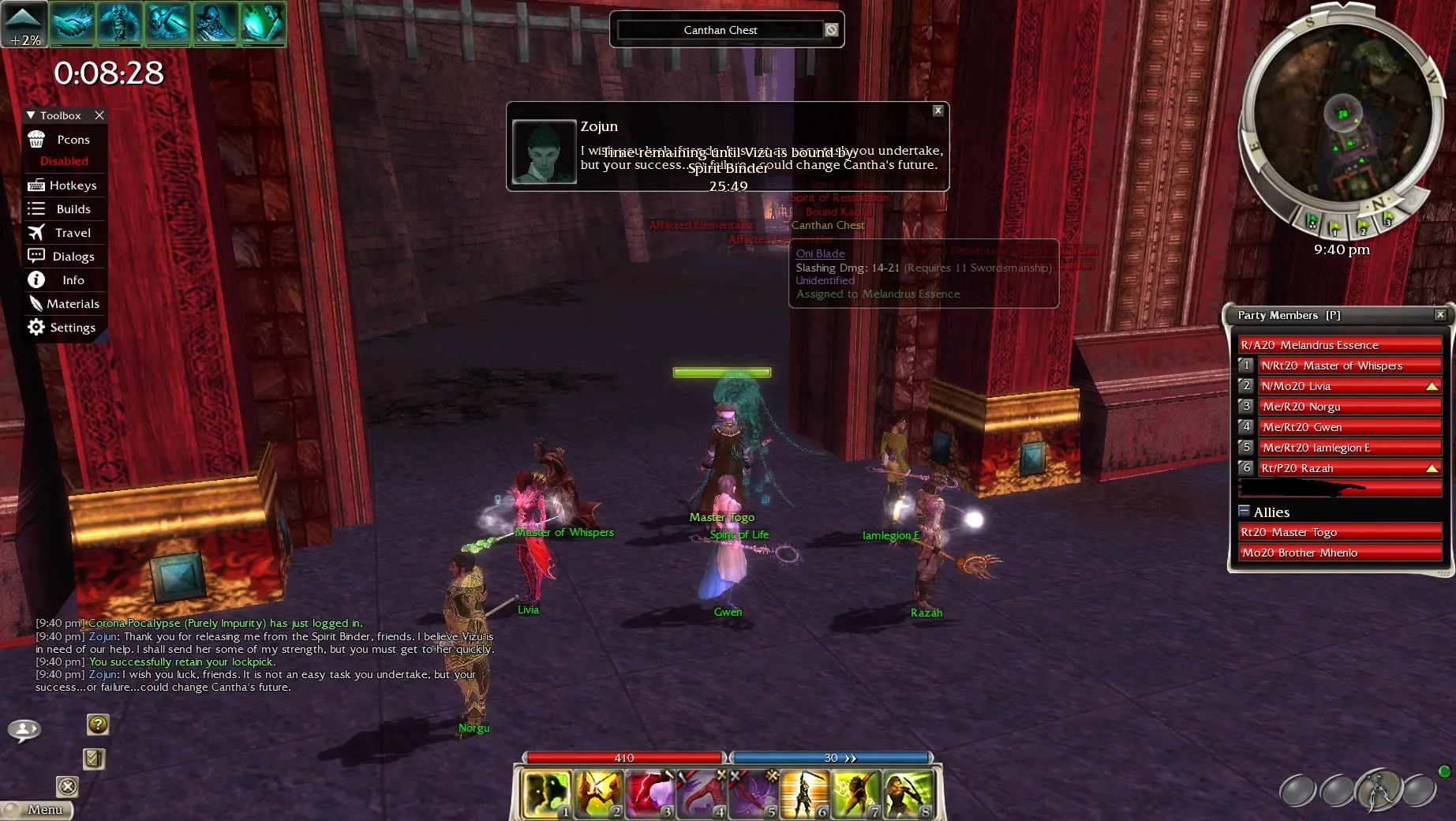Image resolution: width=1456 pixels, height=821 pixels.
Task: Close the Party Members window
Action: coord(1440,315)
